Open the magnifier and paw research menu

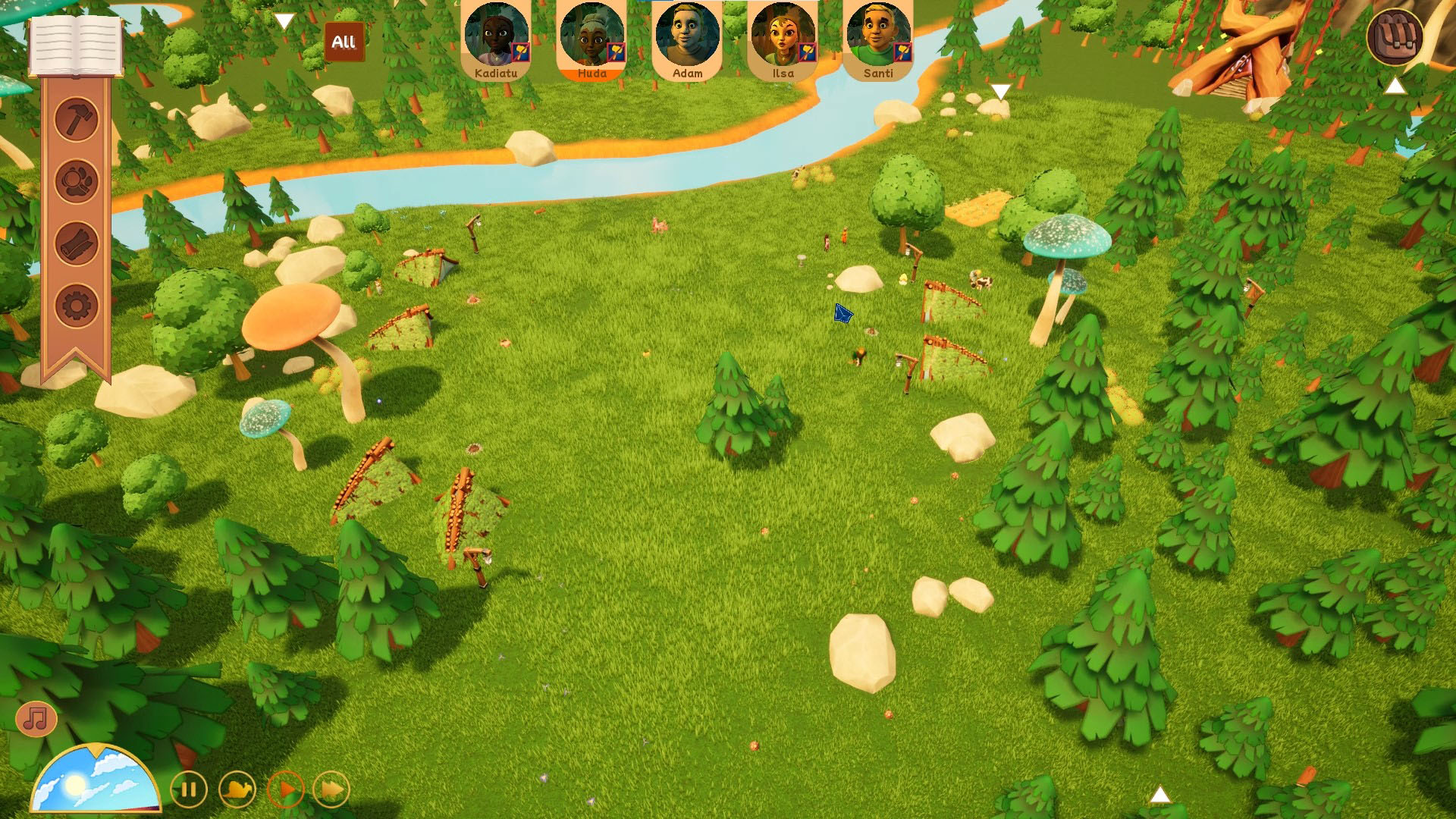77,181
